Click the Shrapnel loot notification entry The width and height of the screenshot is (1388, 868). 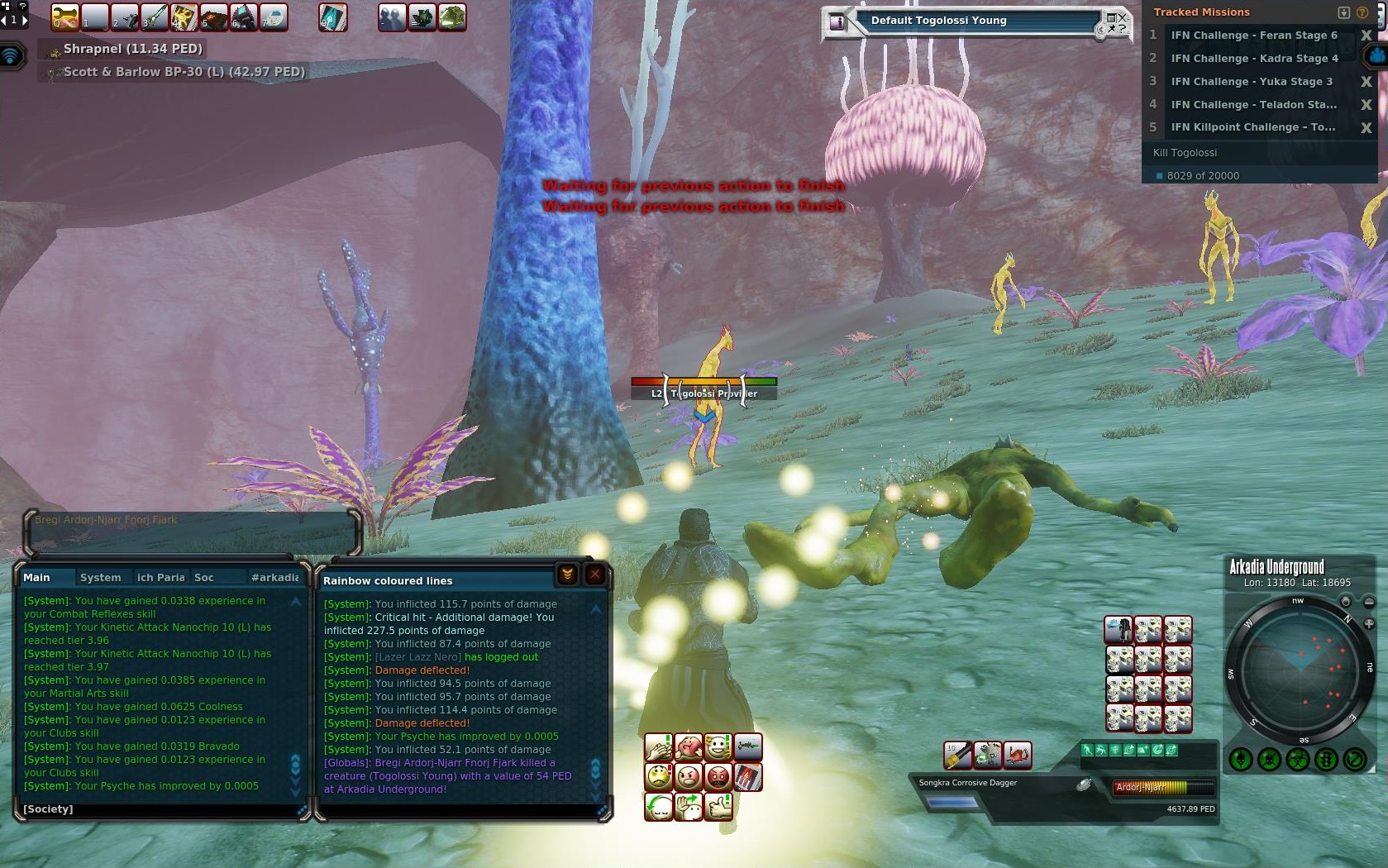[132, 49]
